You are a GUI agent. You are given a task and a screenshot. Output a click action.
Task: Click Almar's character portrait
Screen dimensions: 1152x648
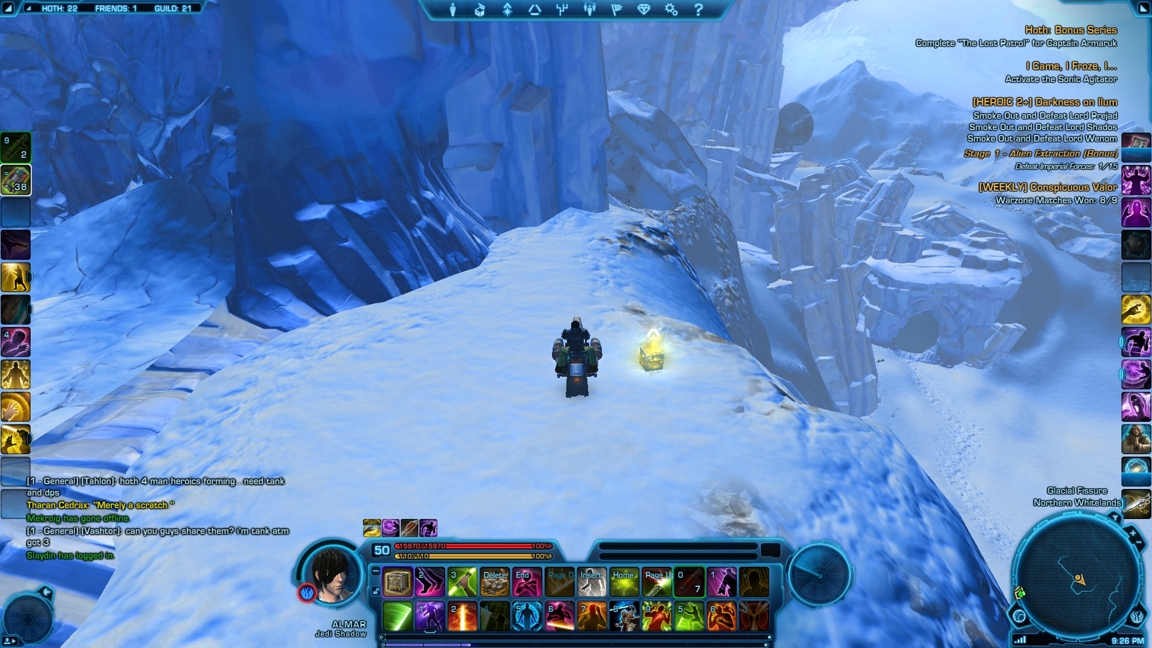pos(331,574)
